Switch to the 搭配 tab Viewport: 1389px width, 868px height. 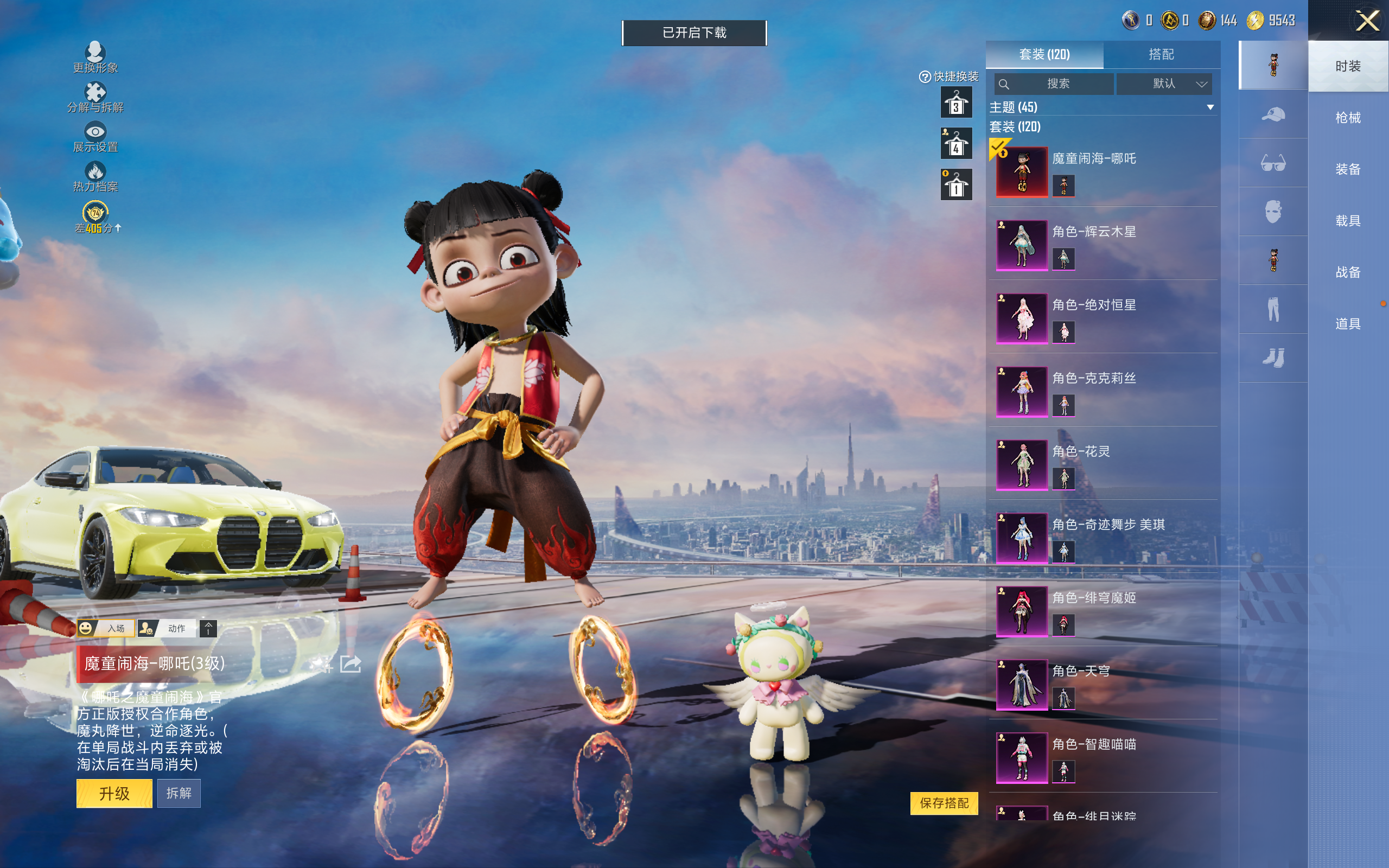[x=1161, y=55]
